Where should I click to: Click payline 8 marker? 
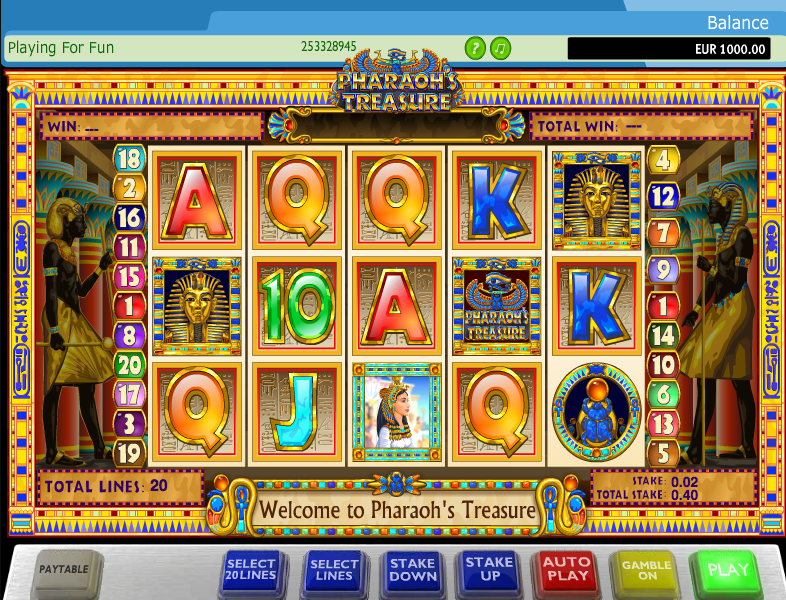click(x=129, y=335)
